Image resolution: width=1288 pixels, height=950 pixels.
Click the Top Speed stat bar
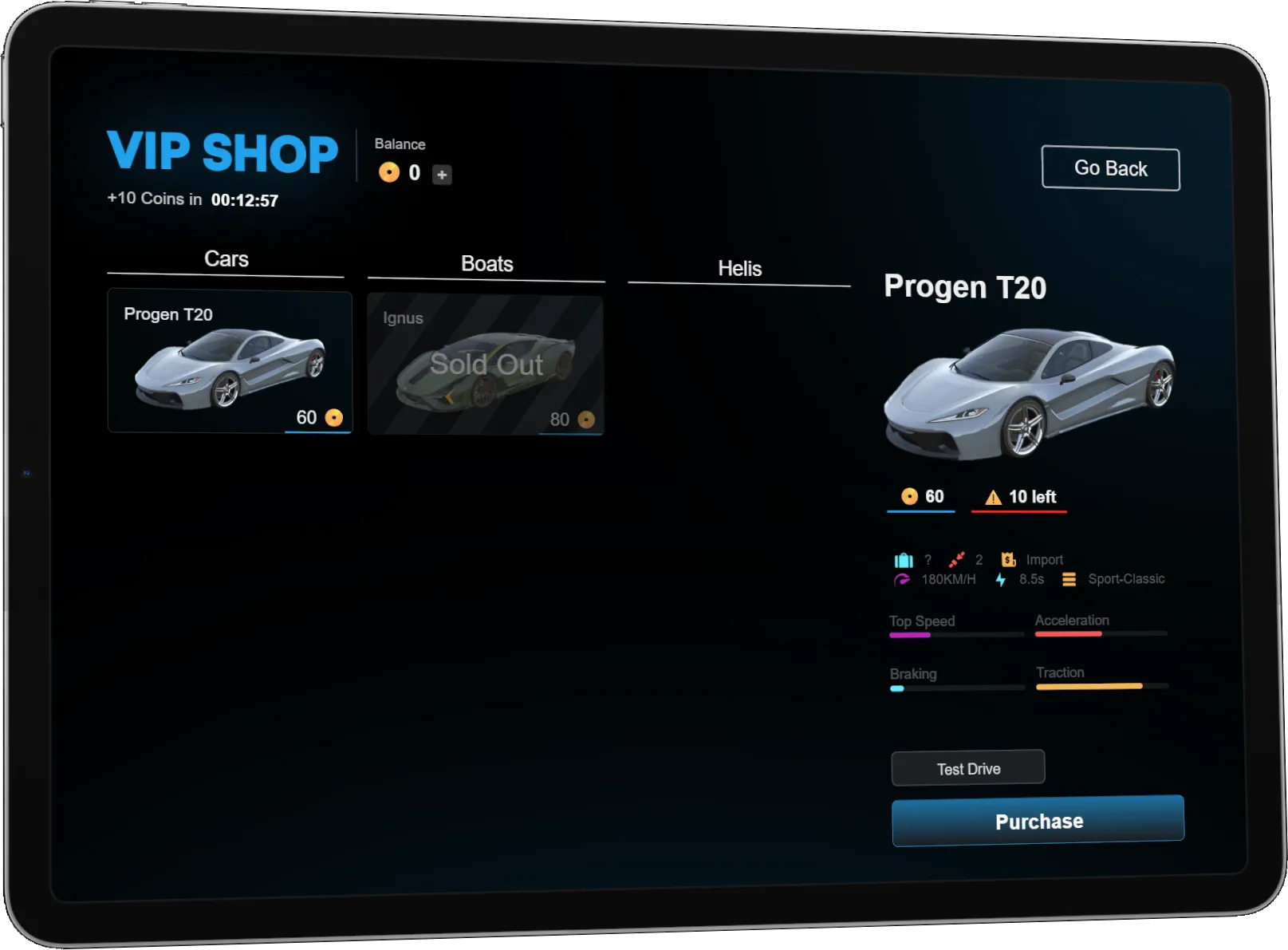[955, 635]
